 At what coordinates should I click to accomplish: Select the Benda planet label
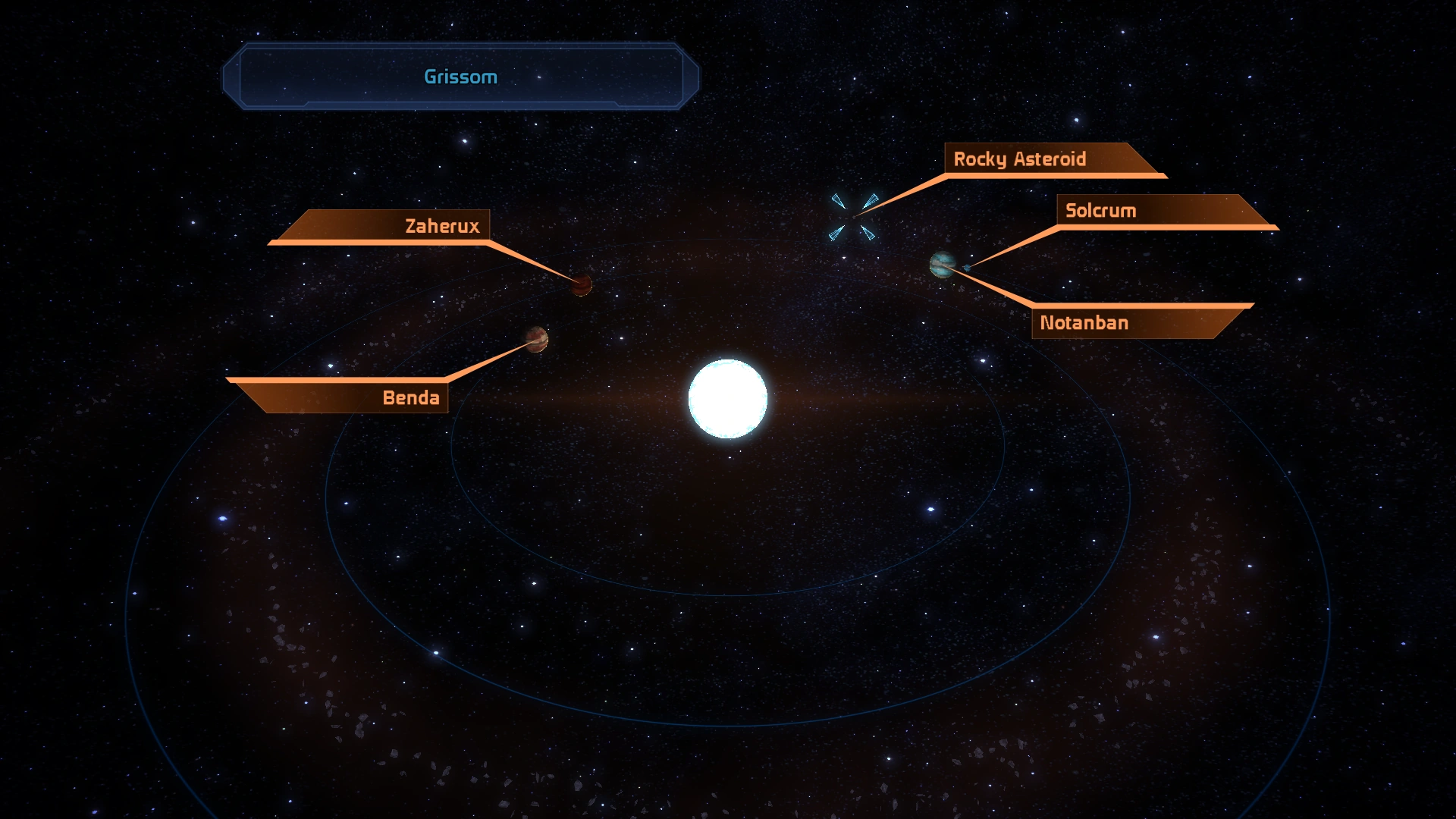[410, 398]
